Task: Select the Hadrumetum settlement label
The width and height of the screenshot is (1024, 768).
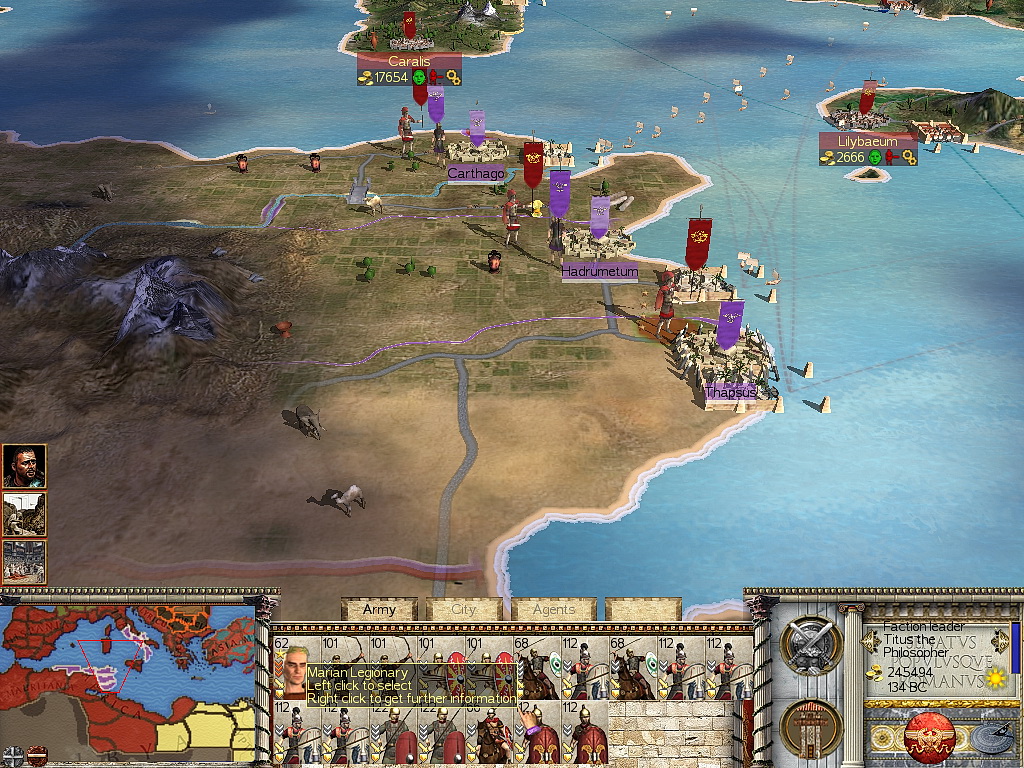Action: click(x=599, y=271)
